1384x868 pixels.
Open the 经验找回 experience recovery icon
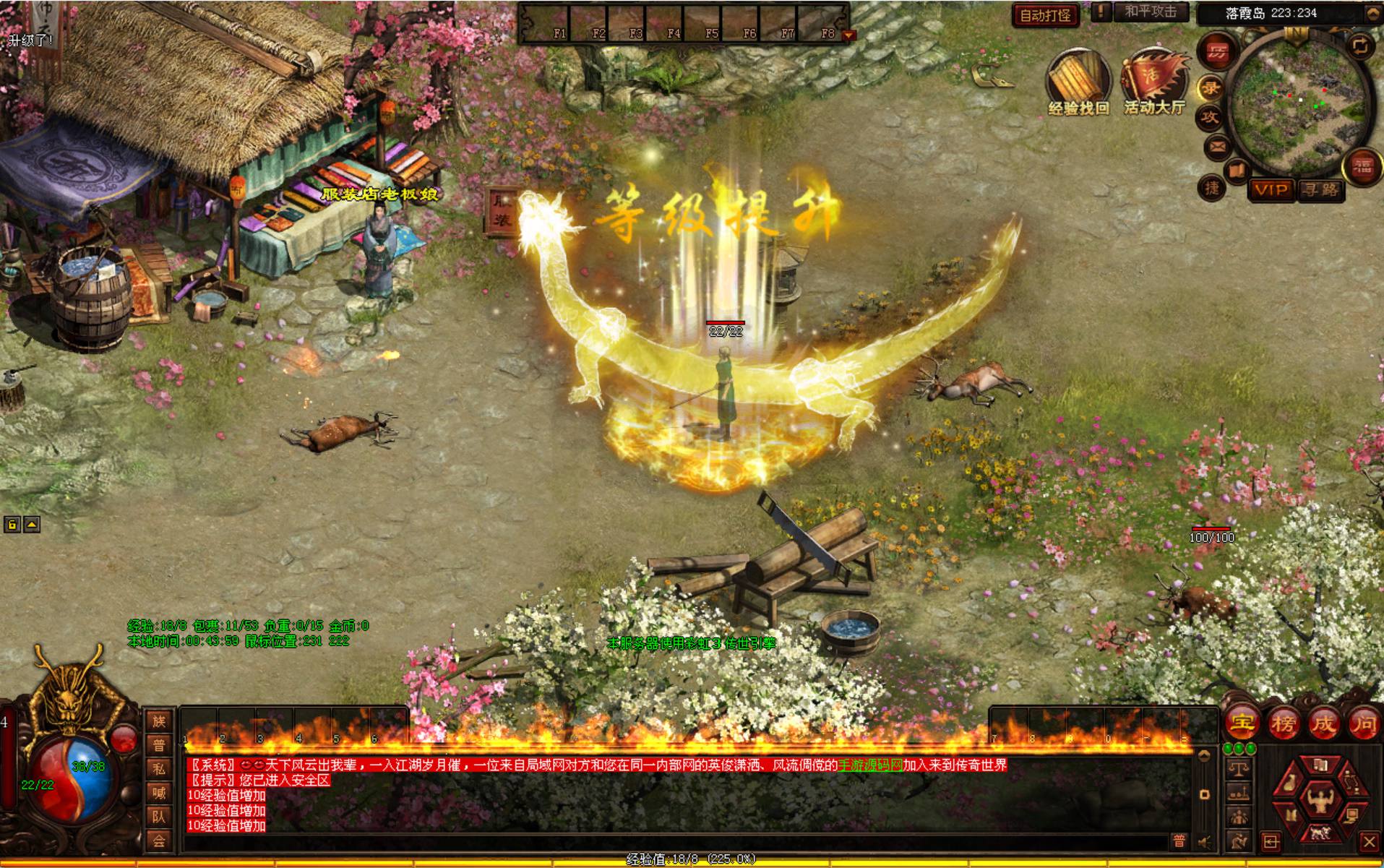(x=1078, y=81)
